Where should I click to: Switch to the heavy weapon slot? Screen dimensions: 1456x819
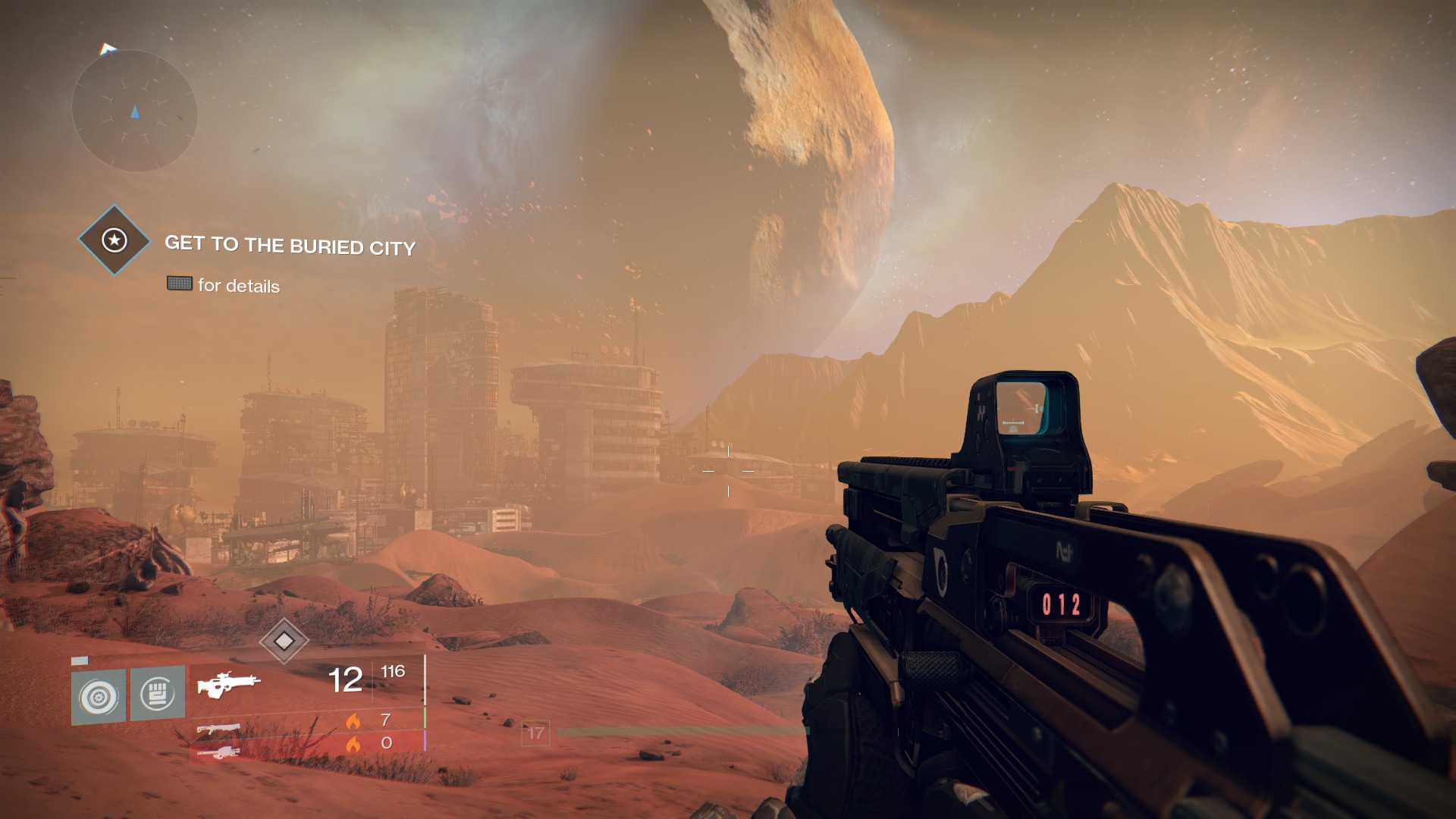click(218, 752)
